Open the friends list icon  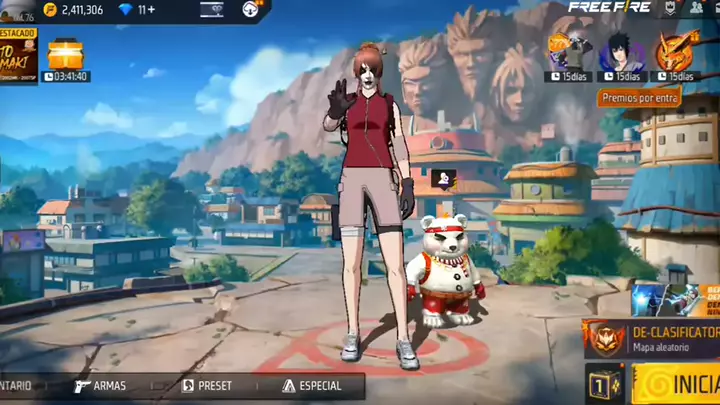[x=697, y=8]
